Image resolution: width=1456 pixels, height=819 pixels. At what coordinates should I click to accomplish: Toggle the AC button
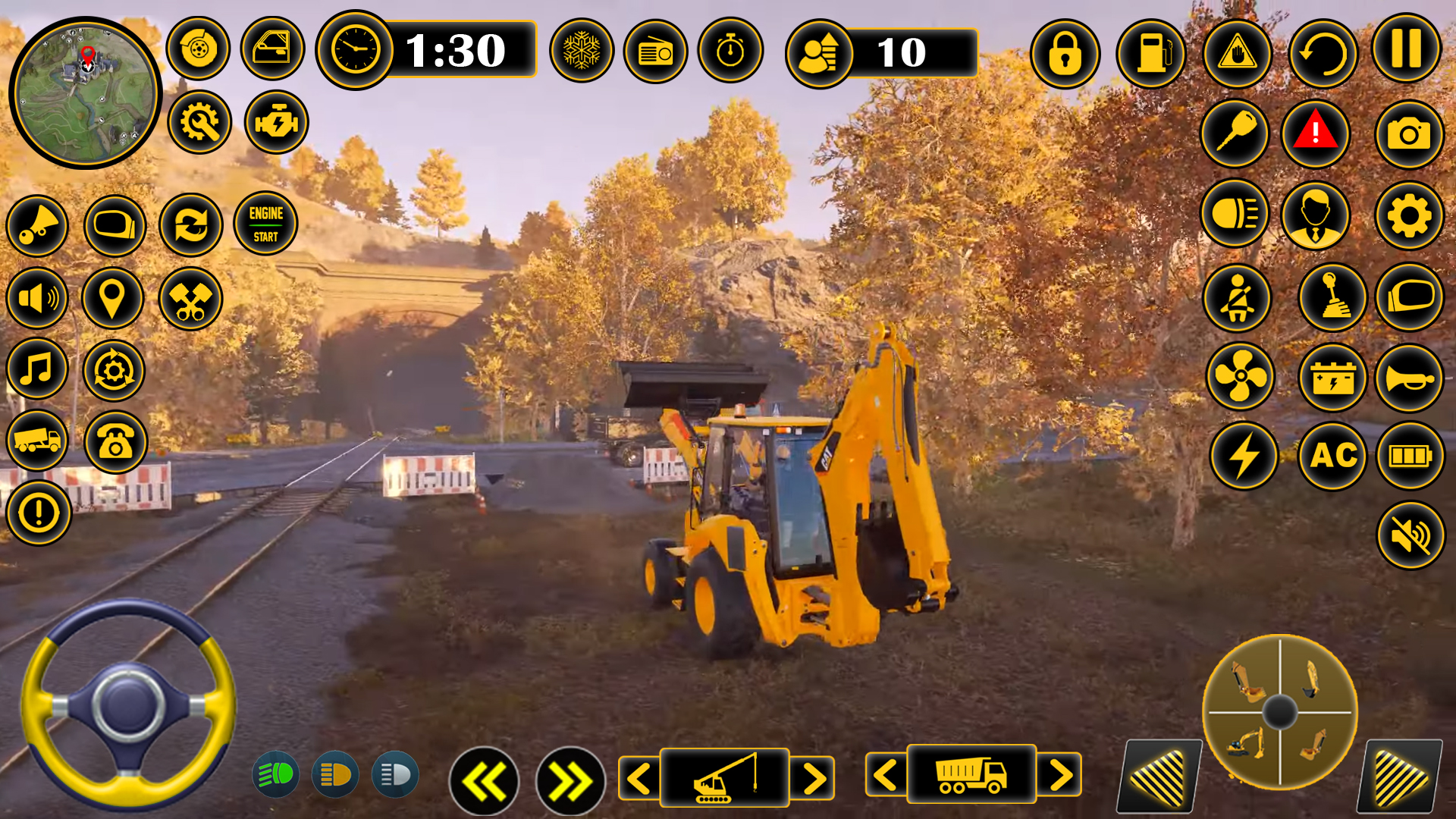click(x=1333, y=456)
